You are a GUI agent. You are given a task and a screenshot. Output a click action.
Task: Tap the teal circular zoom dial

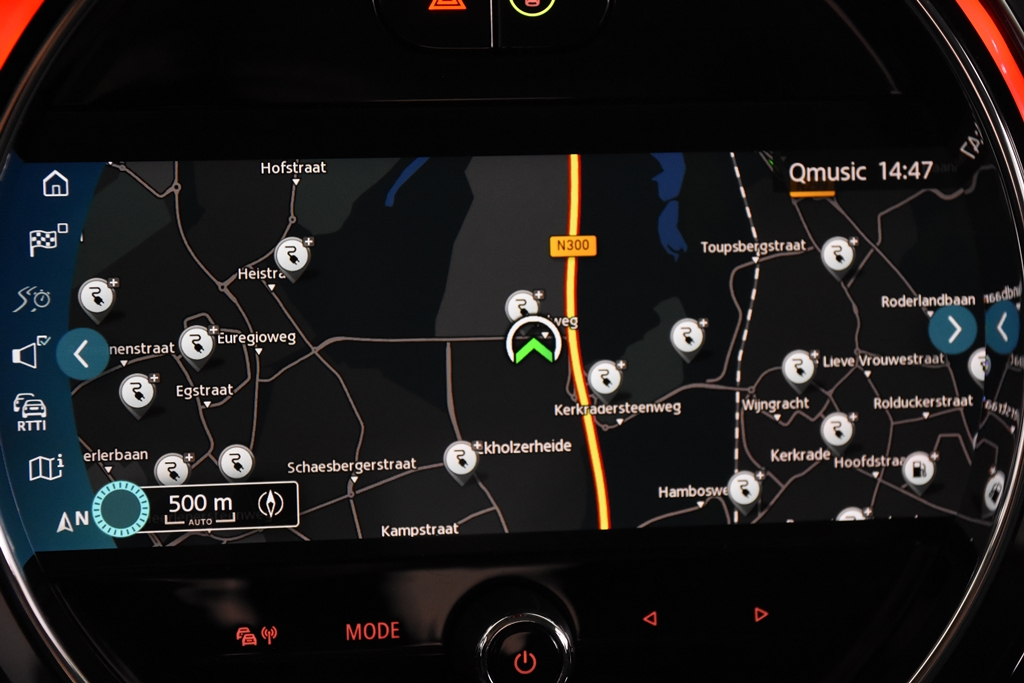[x=120, y=507]
